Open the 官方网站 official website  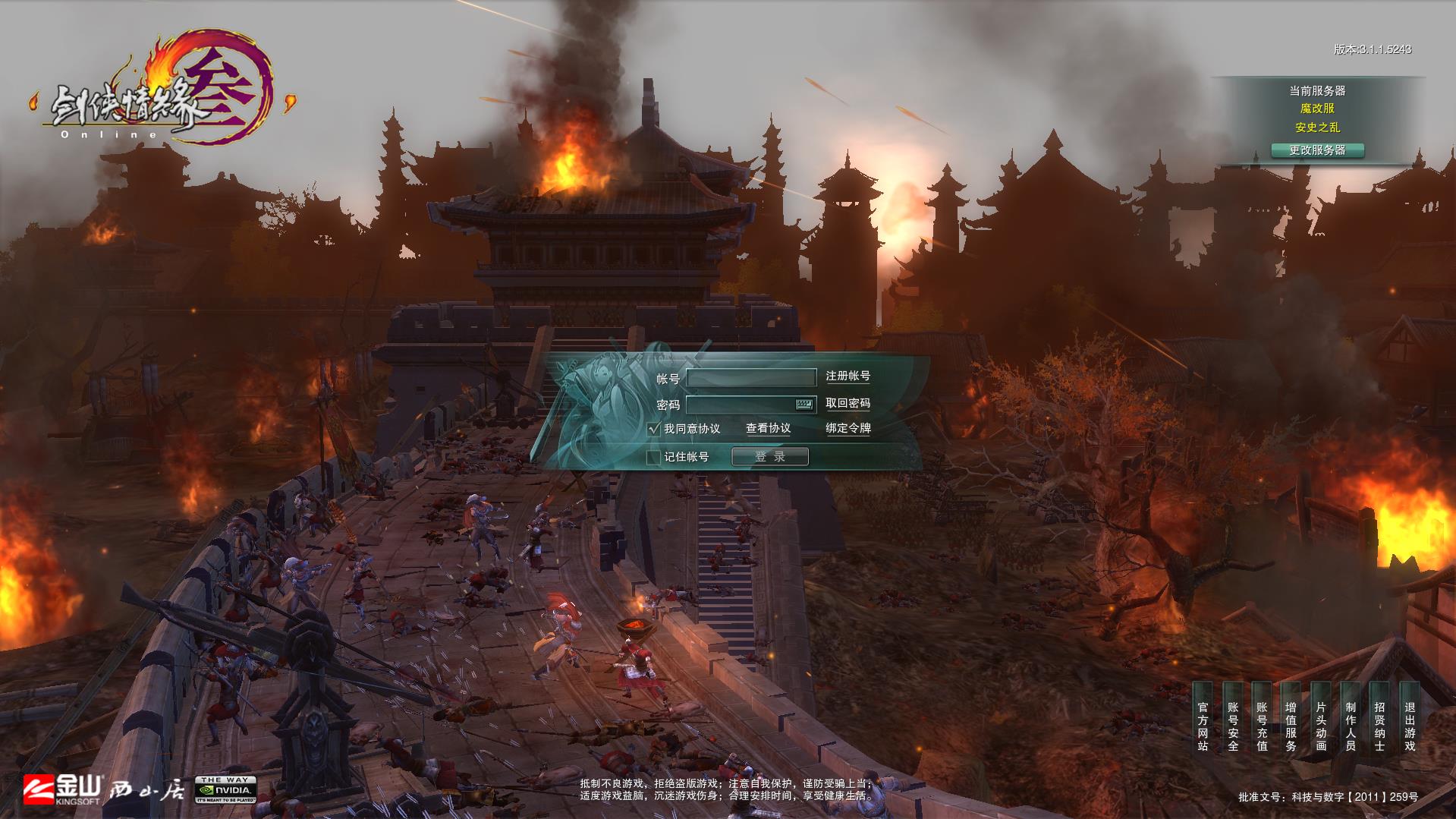coord(1203,726)
